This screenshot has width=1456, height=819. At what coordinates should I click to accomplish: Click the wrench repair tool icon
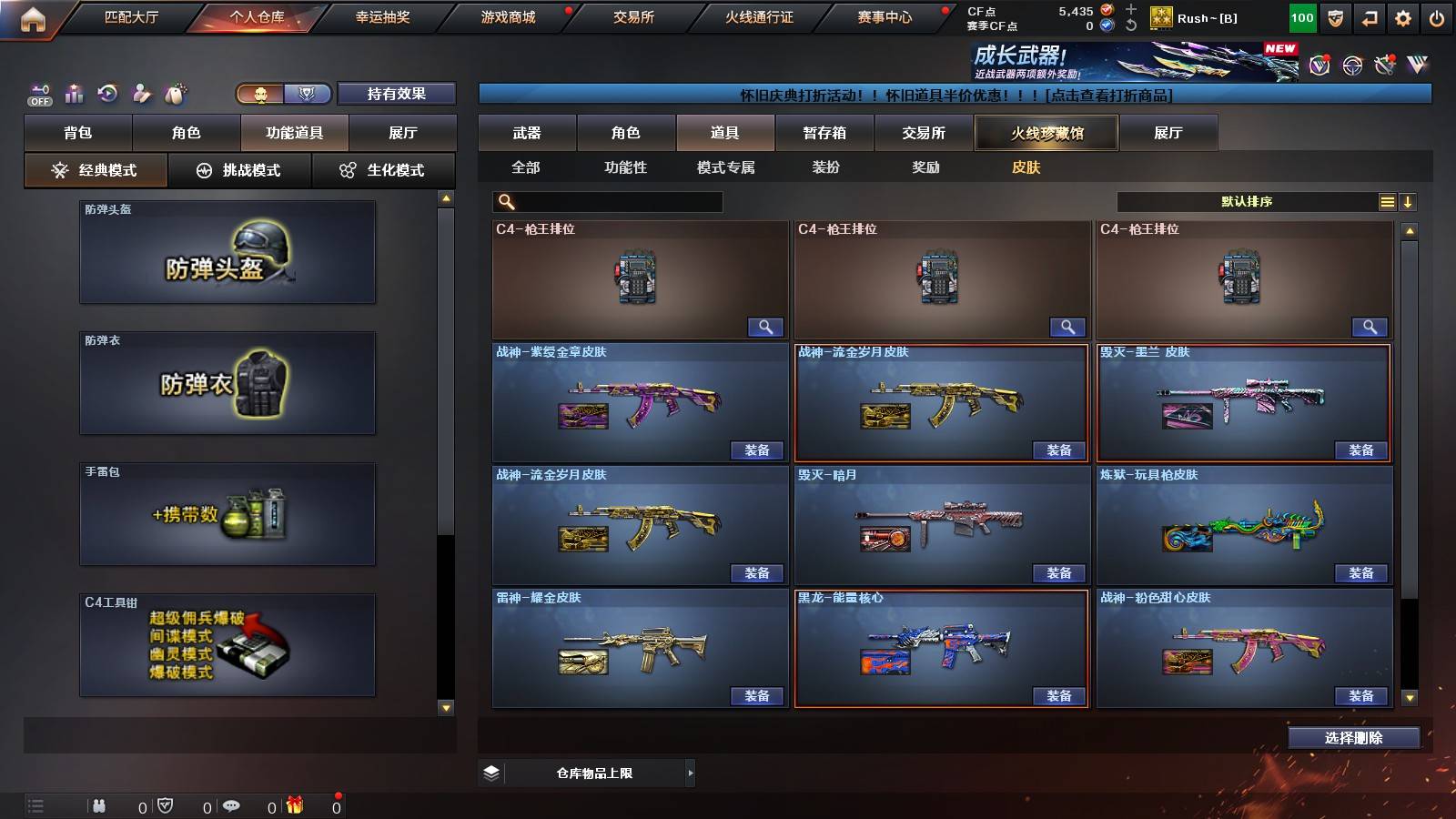[1385, 64]
